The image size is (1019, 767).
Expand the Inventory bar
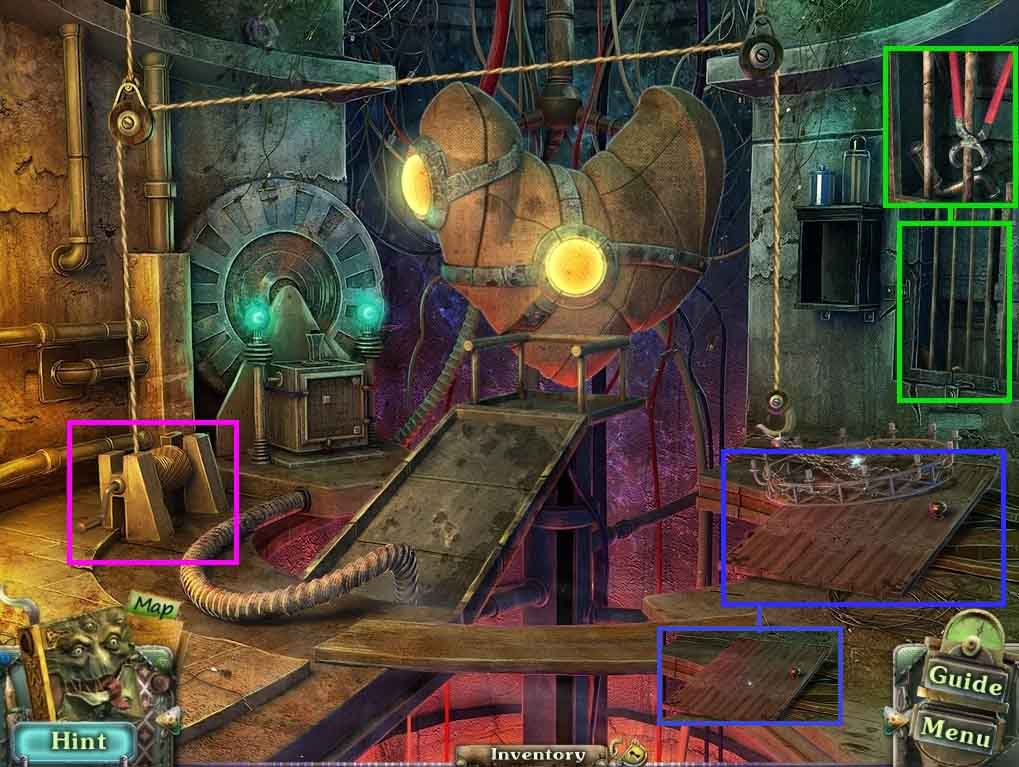(537, 755)
